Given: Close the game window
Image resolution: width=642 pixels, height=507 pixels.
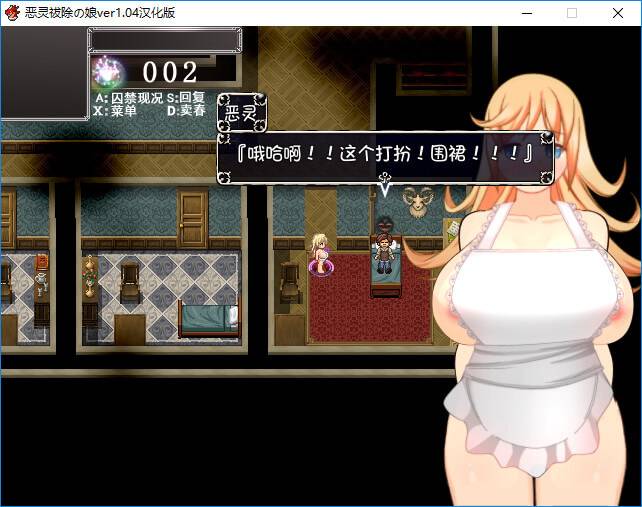Looking at the screenshot, I should 617,12.
